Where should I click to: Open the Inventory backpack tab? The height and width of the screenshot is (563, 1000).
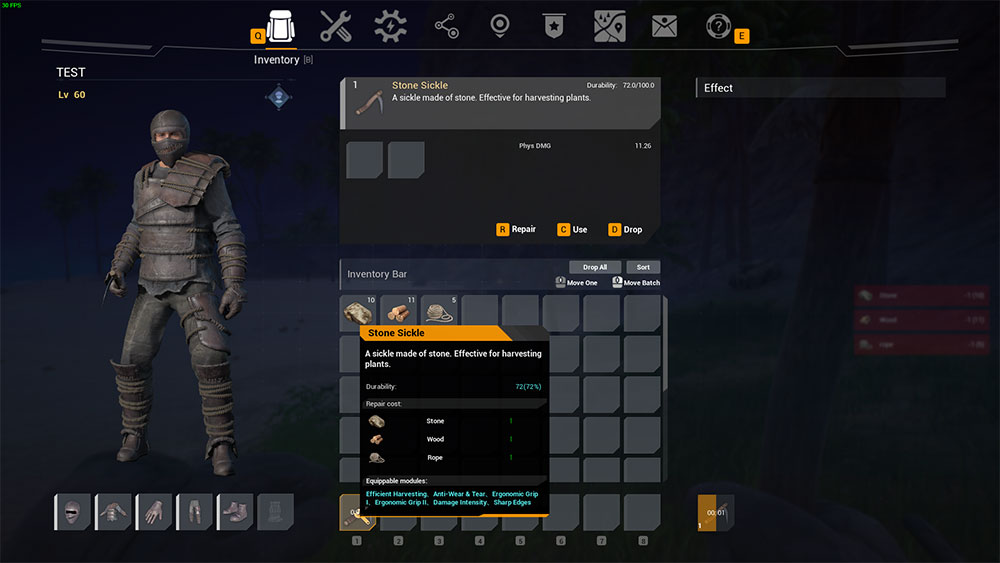[281, 27]
